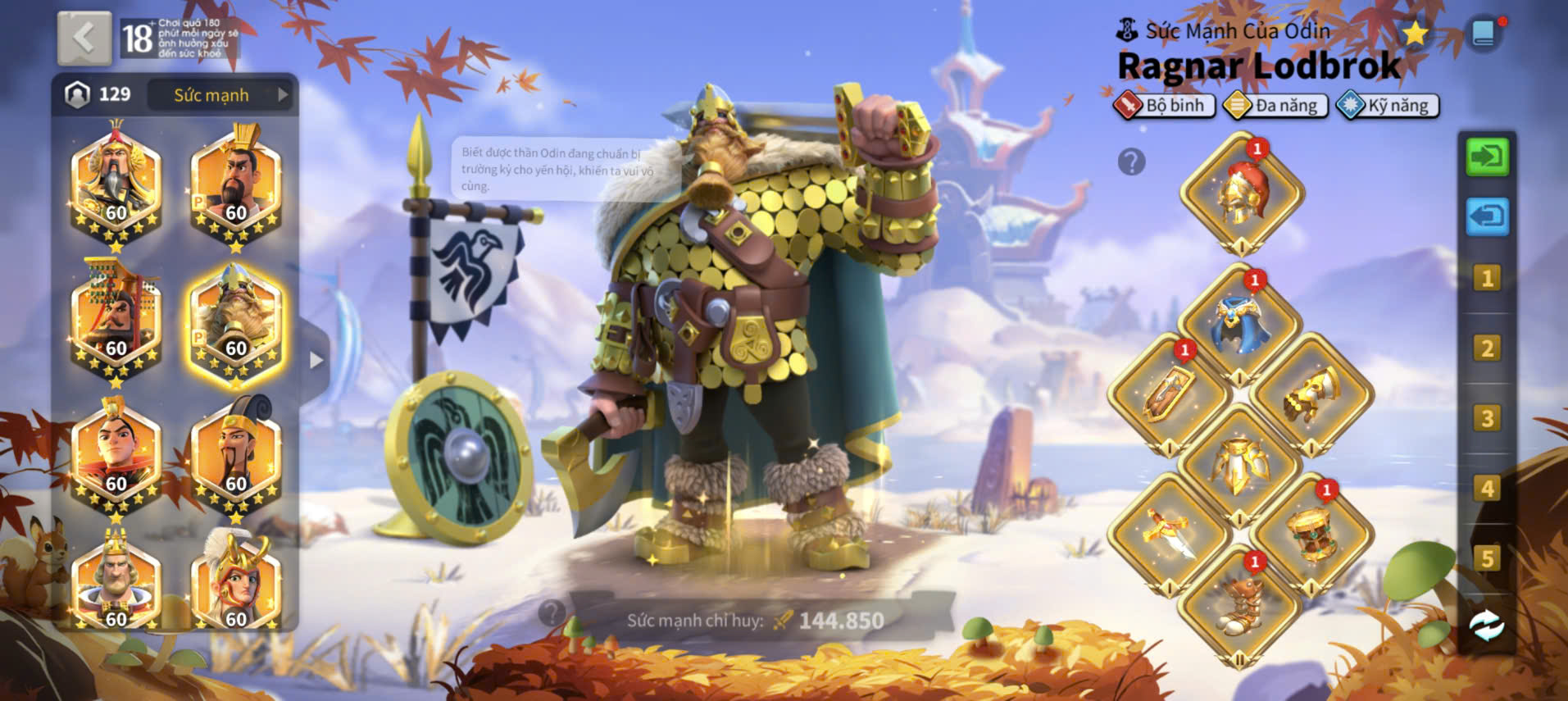The image size is (1568, 701).
Task: Go back with the arrow button
Action: (84, 38)
